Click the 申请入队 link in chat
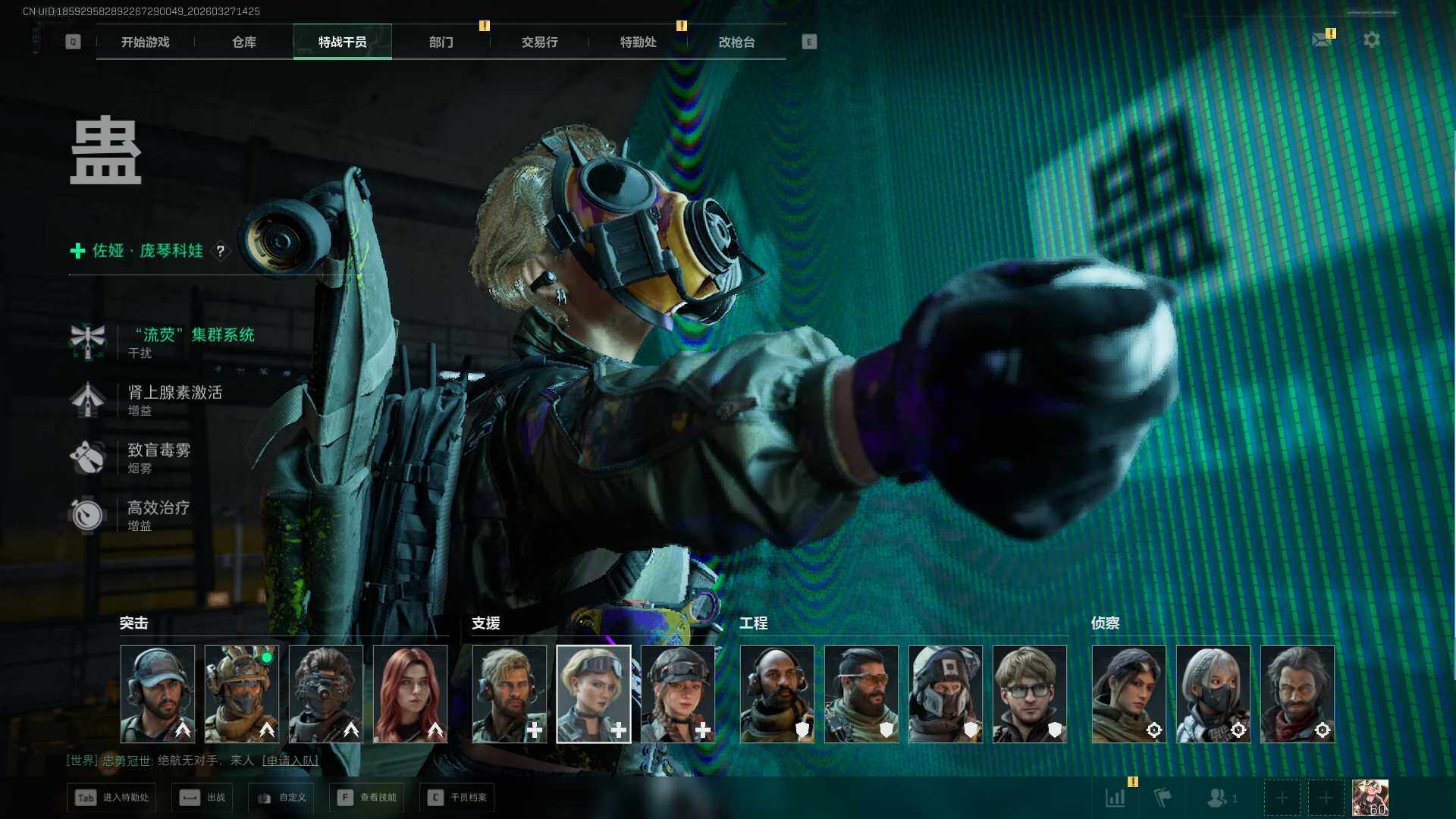Screen dimensions: 1456x819 click(290, 761)
